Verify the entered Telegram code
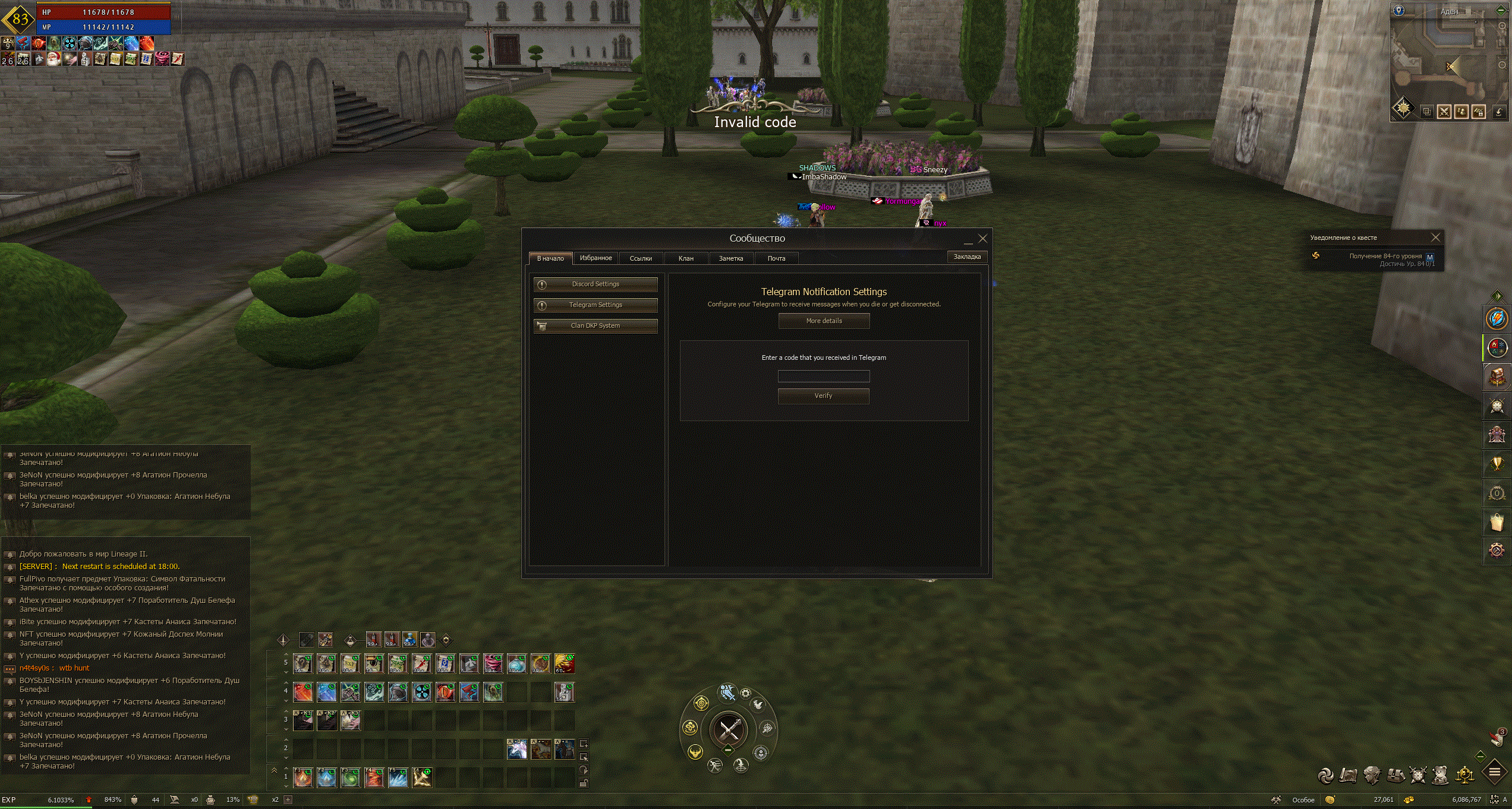 [823, 396]
